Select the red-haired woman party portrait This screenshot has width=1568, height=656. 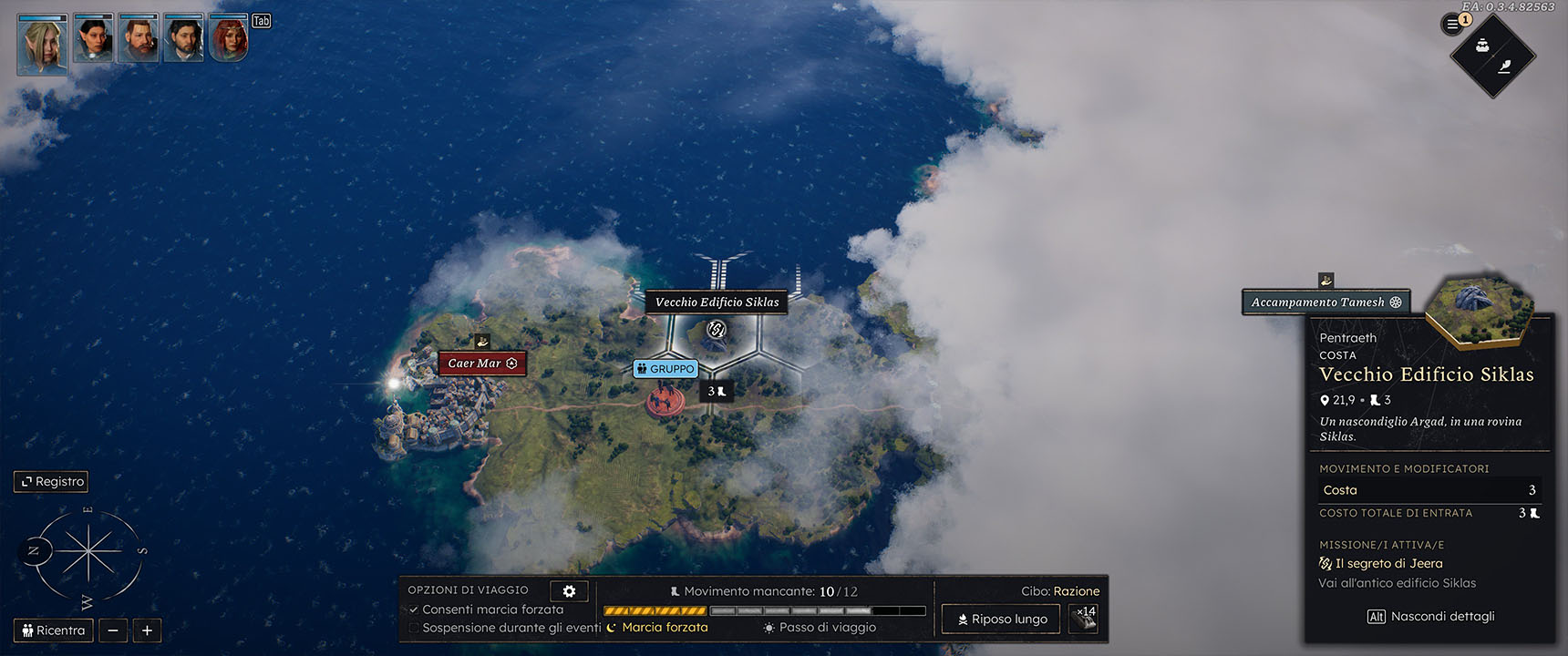[x=229, y=39]
